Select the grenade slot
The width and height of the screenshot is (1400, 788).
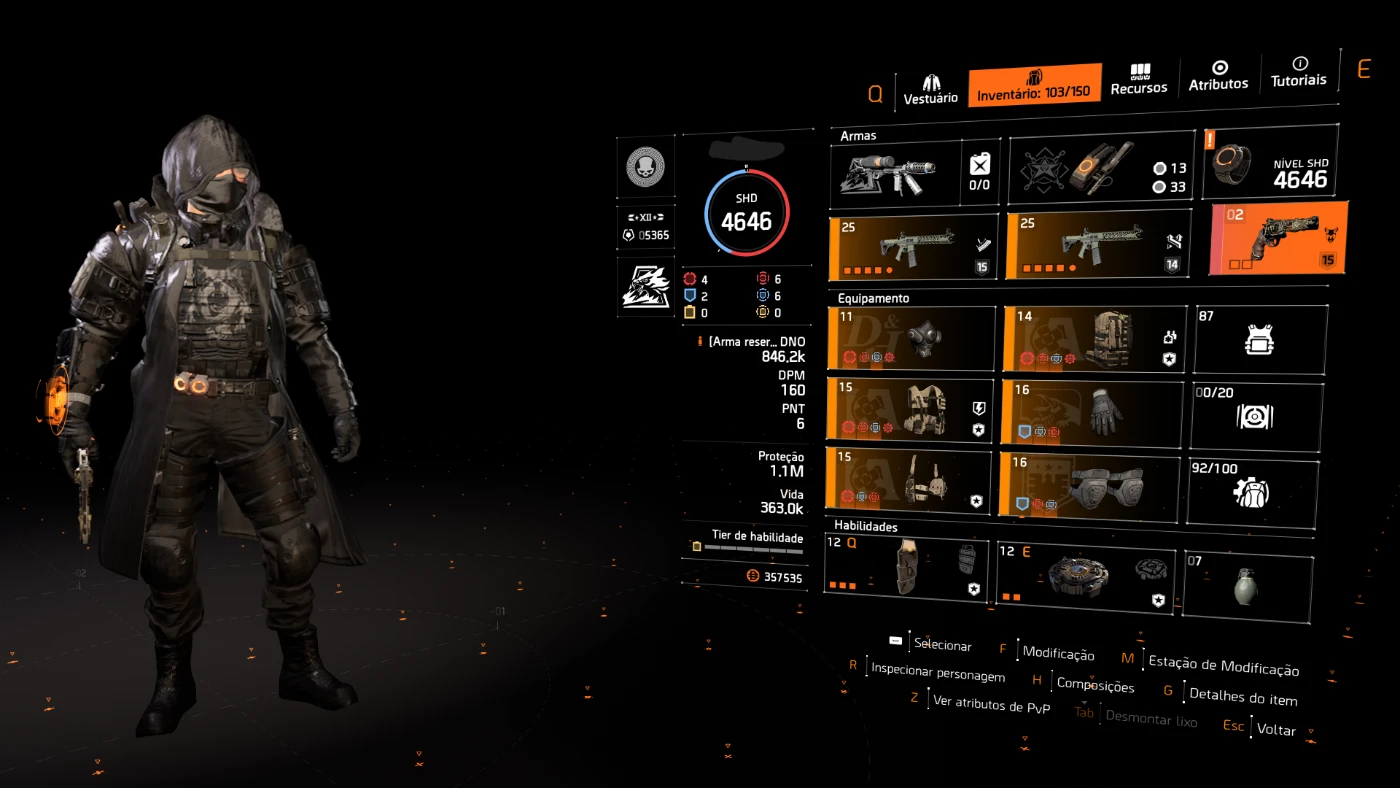click(1247, 585)
